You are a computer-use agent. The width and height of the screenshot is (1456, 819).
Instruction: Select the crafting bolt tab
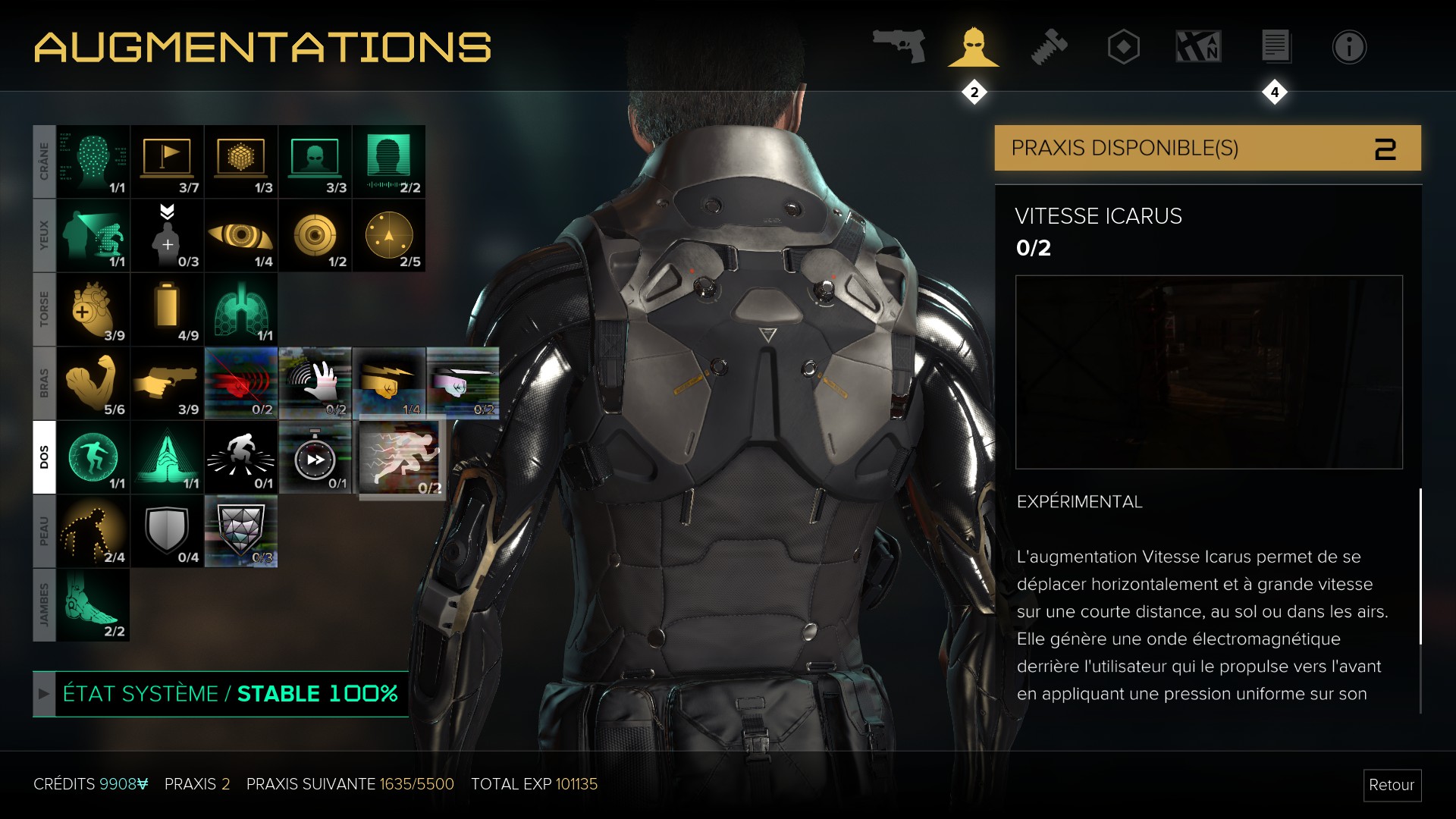click(1049, 47)
